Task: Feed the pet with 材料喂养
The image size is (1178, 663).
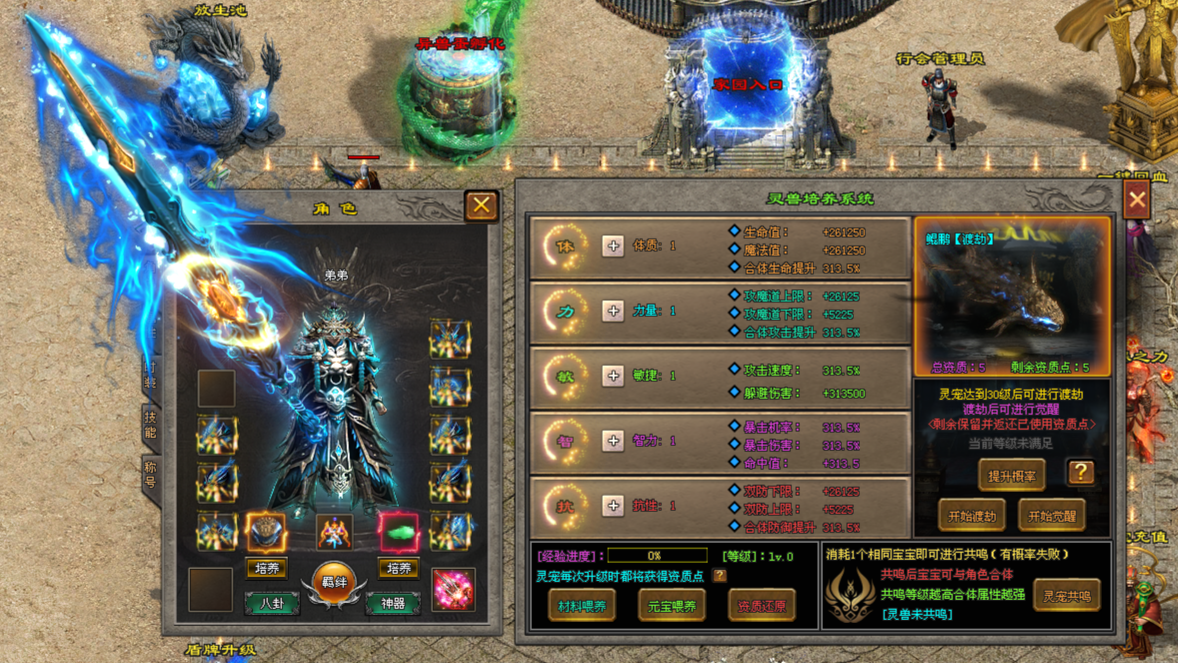Action: click(x=582, y=605)
